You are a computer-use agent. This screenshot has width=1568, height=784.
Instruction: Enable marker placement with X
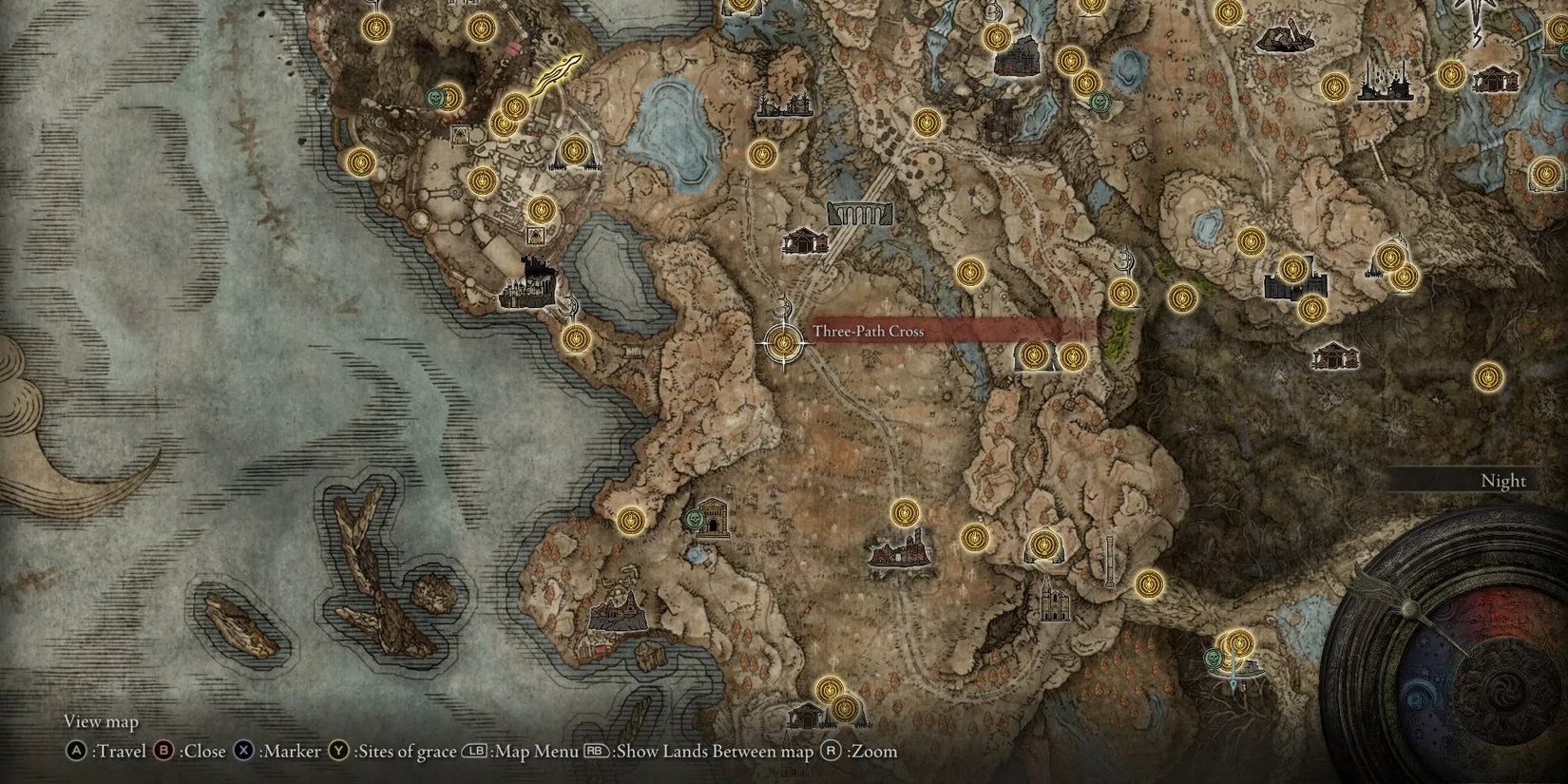[x=245, y=751]
